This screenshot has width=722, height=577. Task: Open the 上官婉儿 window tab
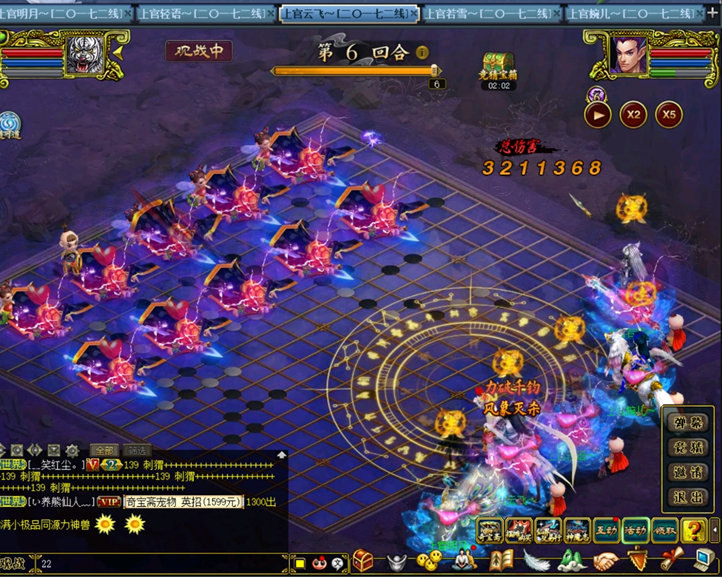631,14
